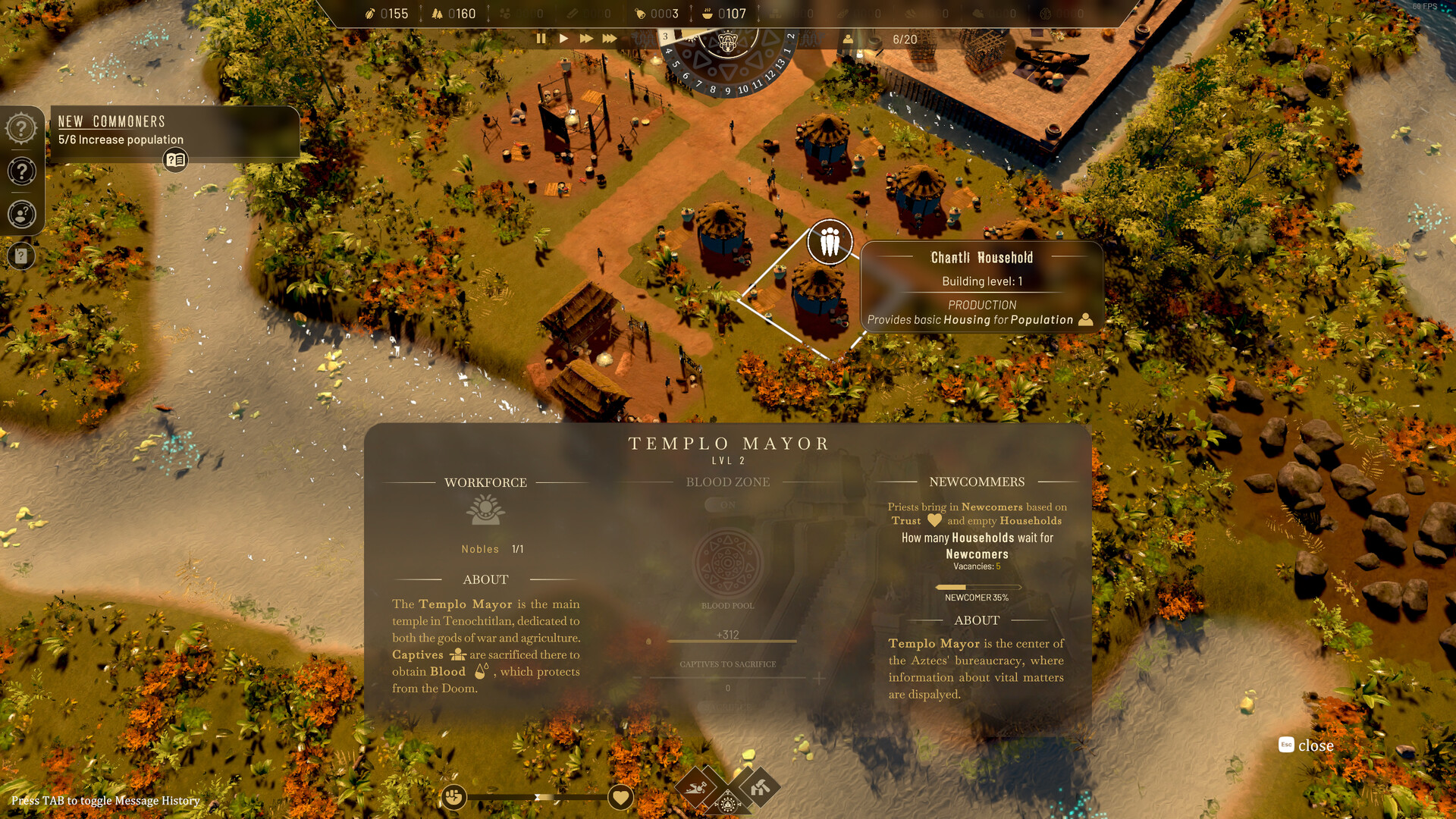Open the New Commoners message details icon
The width and height of the screenshot is (1456, 819).
pyautogui.click(x=174, y=159)
